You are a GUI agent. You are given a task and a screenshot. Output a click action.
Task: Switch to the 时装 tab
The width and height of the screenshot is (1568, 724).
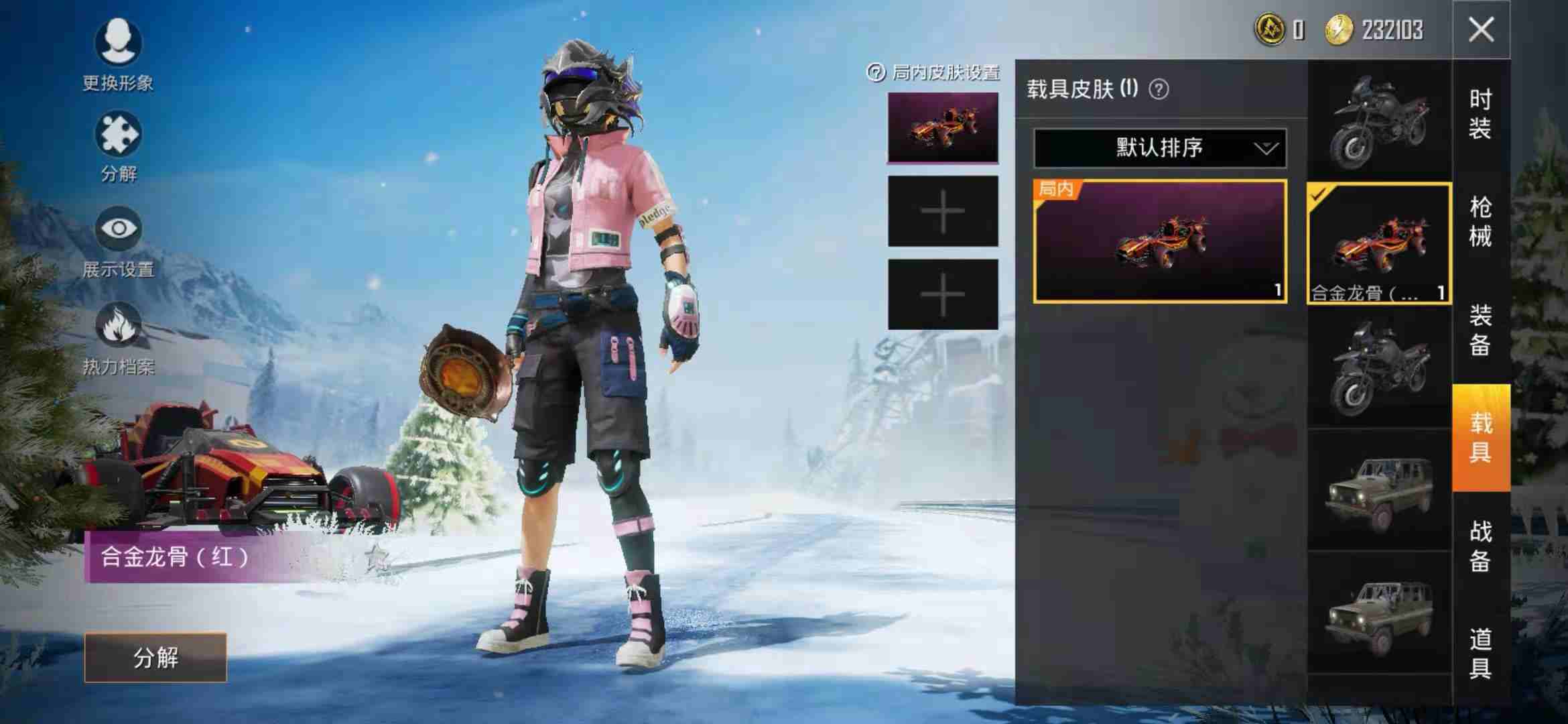pyautogui.click(x=1481, y=114)
